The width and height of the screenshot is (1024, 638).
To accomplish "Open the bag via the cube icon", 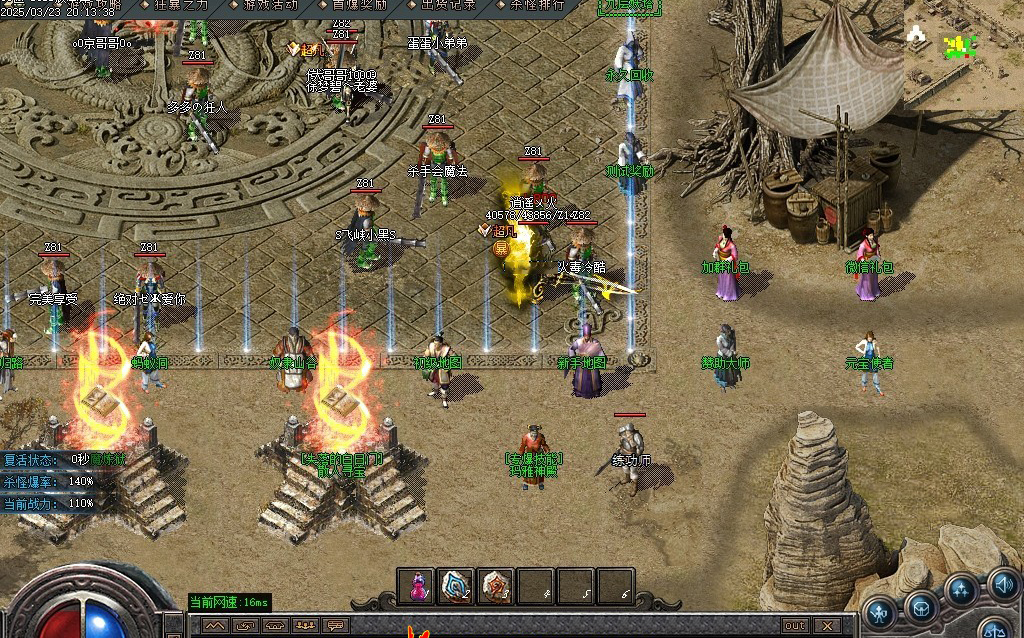I will [921, 606].
